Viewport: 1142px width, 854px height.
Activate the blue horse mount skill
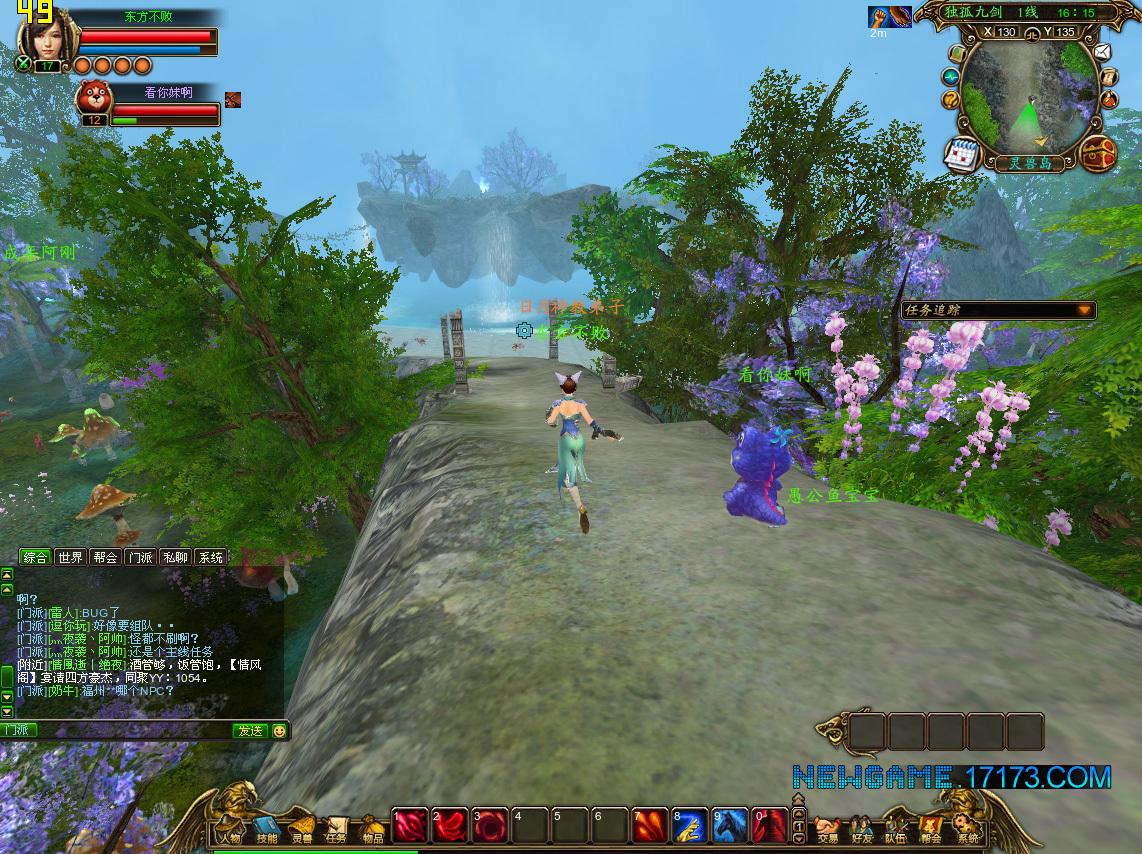point(729,825)
